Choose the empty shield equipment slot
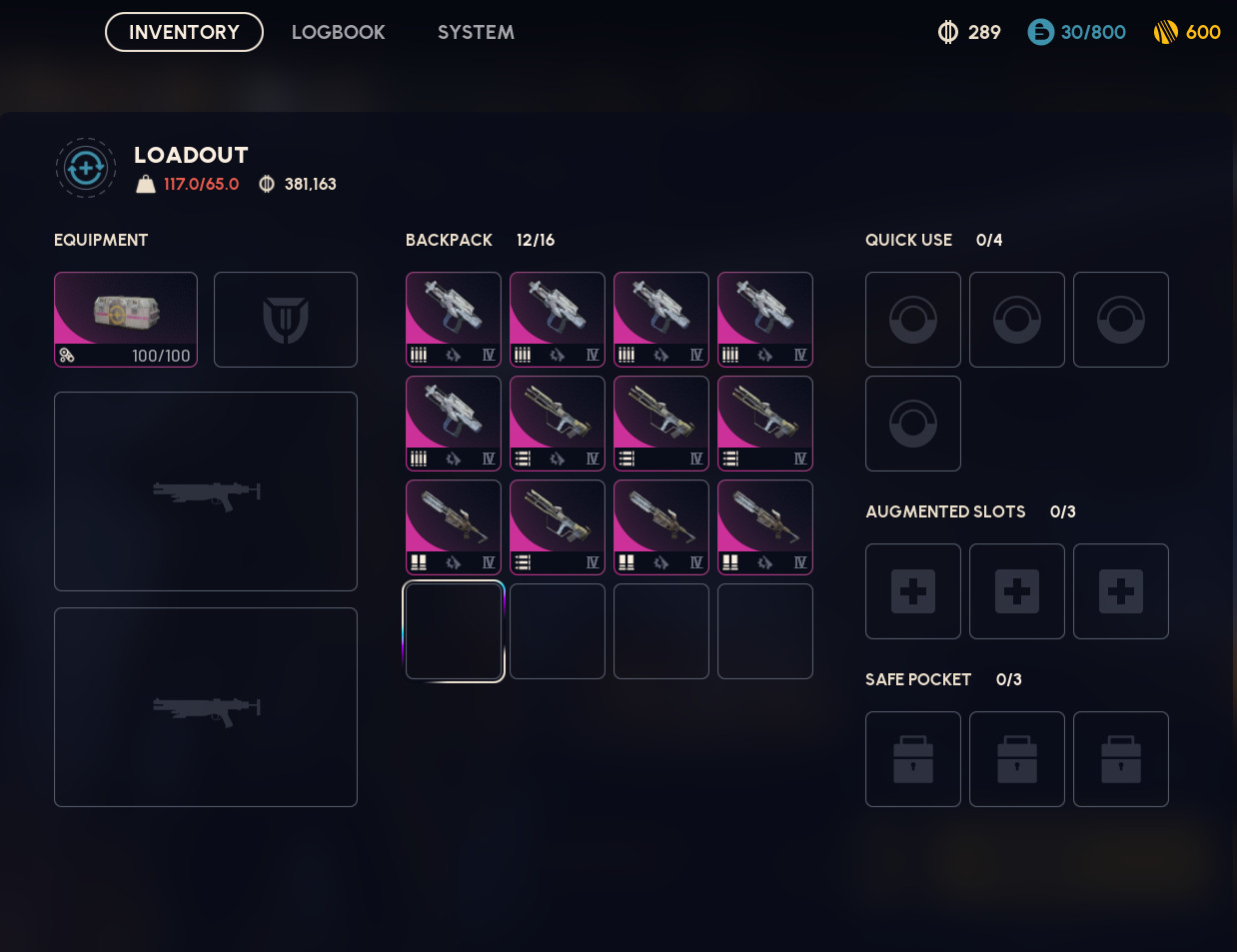This screenshot has height=952, width=1237. (x=286, y=320)
